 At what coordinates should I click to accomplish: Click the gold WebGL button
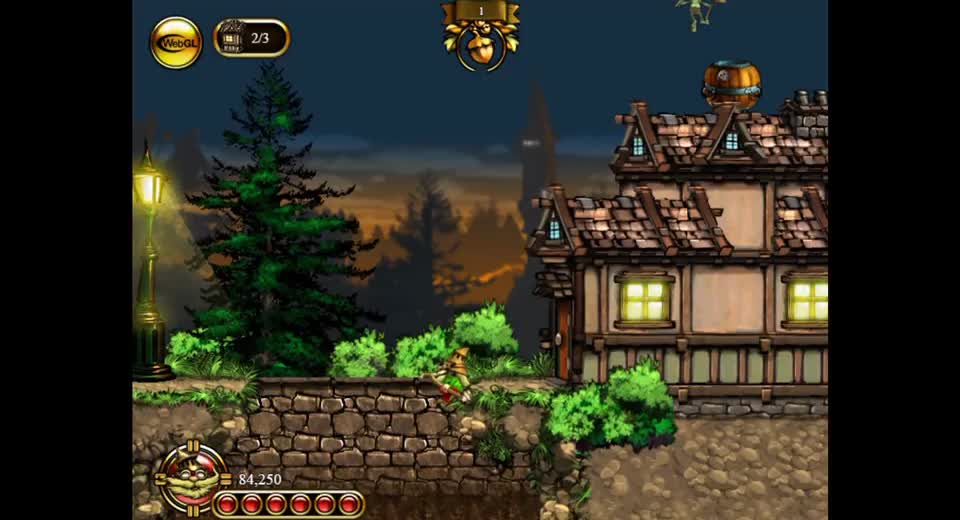point(176,43)
